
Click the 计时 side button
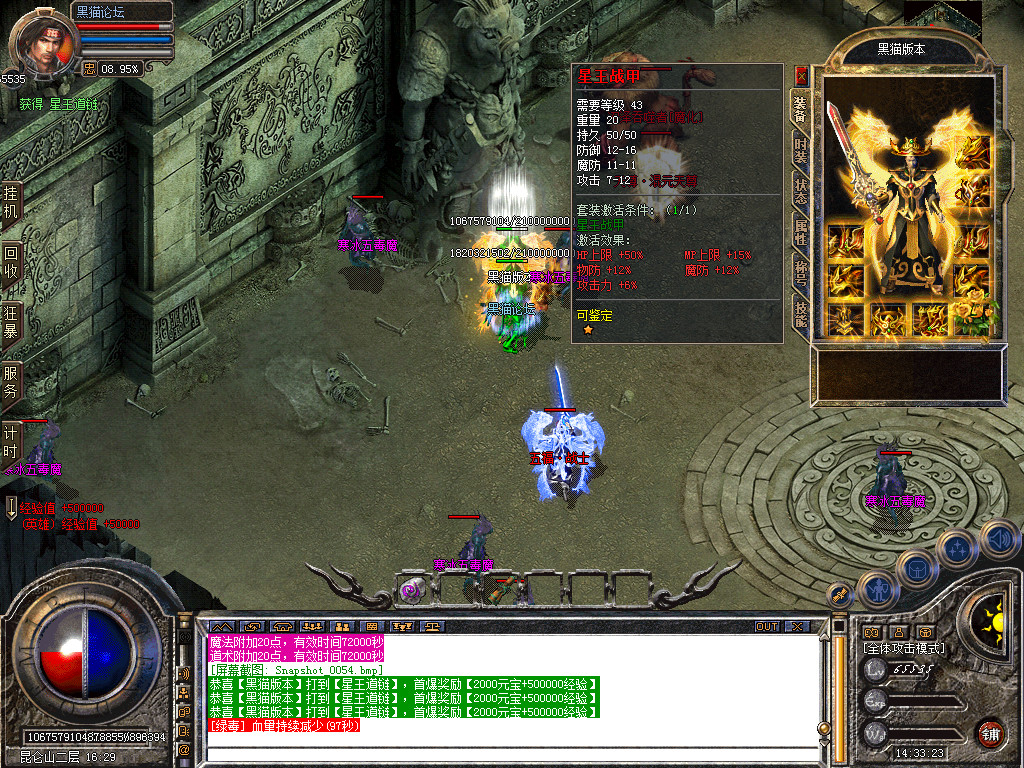11,442
